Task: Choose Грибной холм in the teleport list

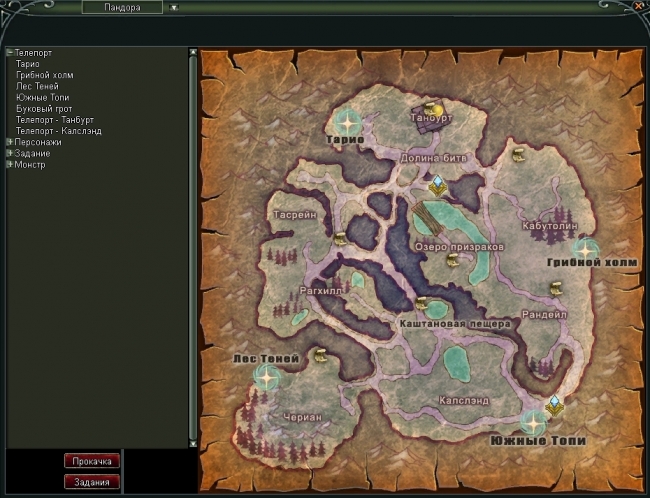Action: [x=44, y=75]
